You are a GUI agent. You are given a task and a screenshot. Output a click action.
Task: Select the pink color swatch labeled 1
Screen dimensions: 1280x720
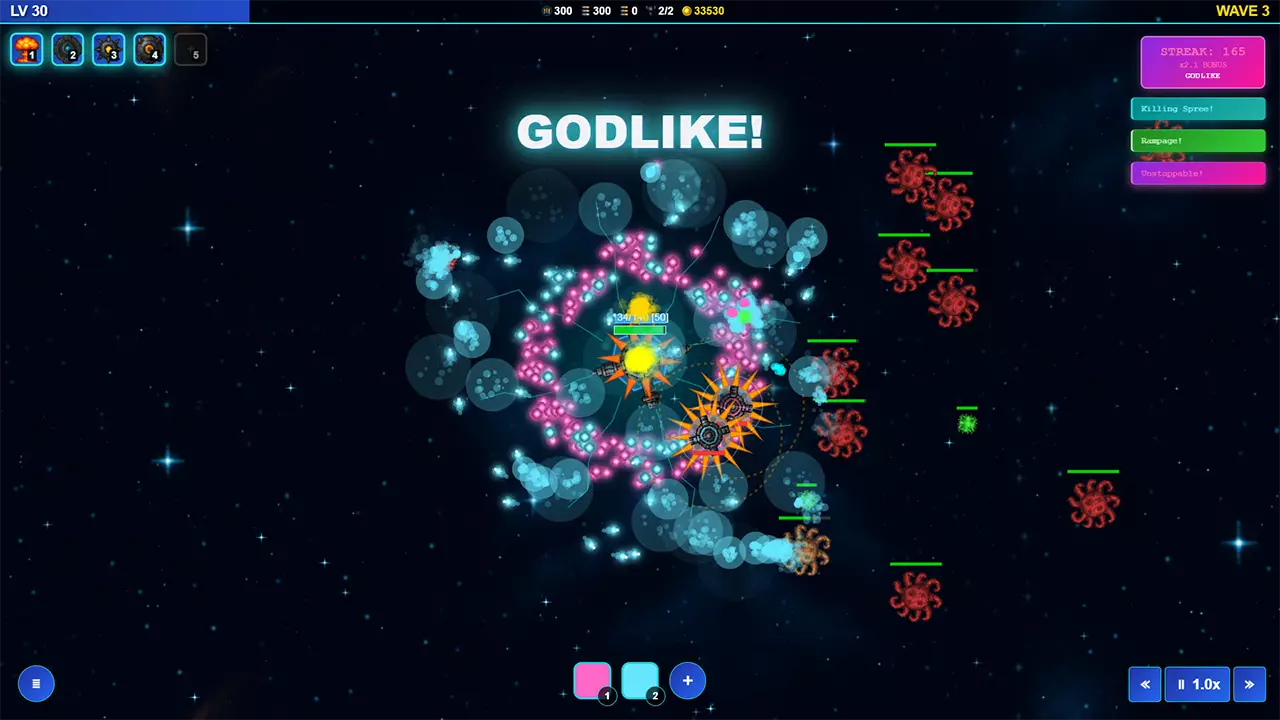click(592, 680)
